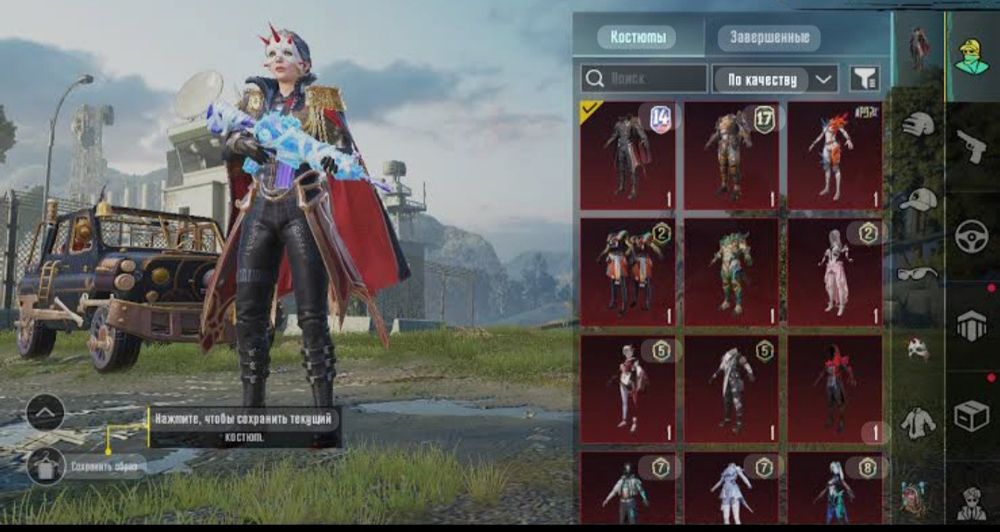Choose the pink dress costume
This screenshot has height=532, width=1000.
[x=835, y=272]
